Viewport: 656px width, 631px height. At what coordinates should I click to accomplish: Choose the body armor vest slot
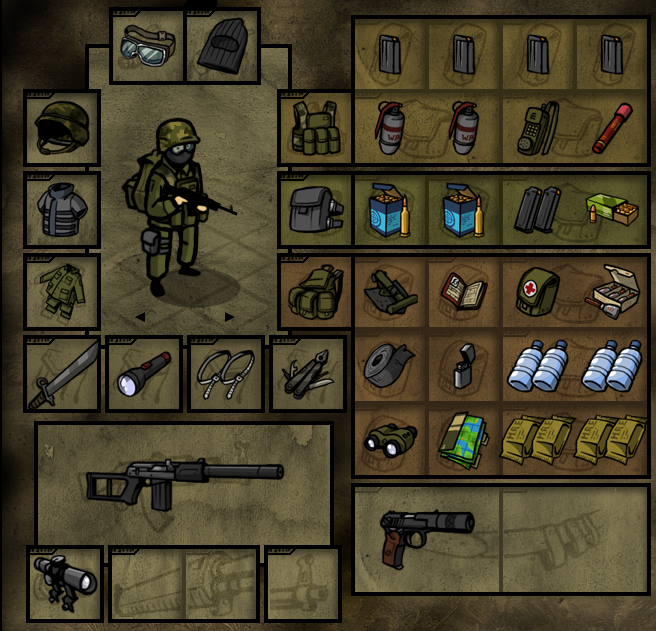click(x=62, y=209)
